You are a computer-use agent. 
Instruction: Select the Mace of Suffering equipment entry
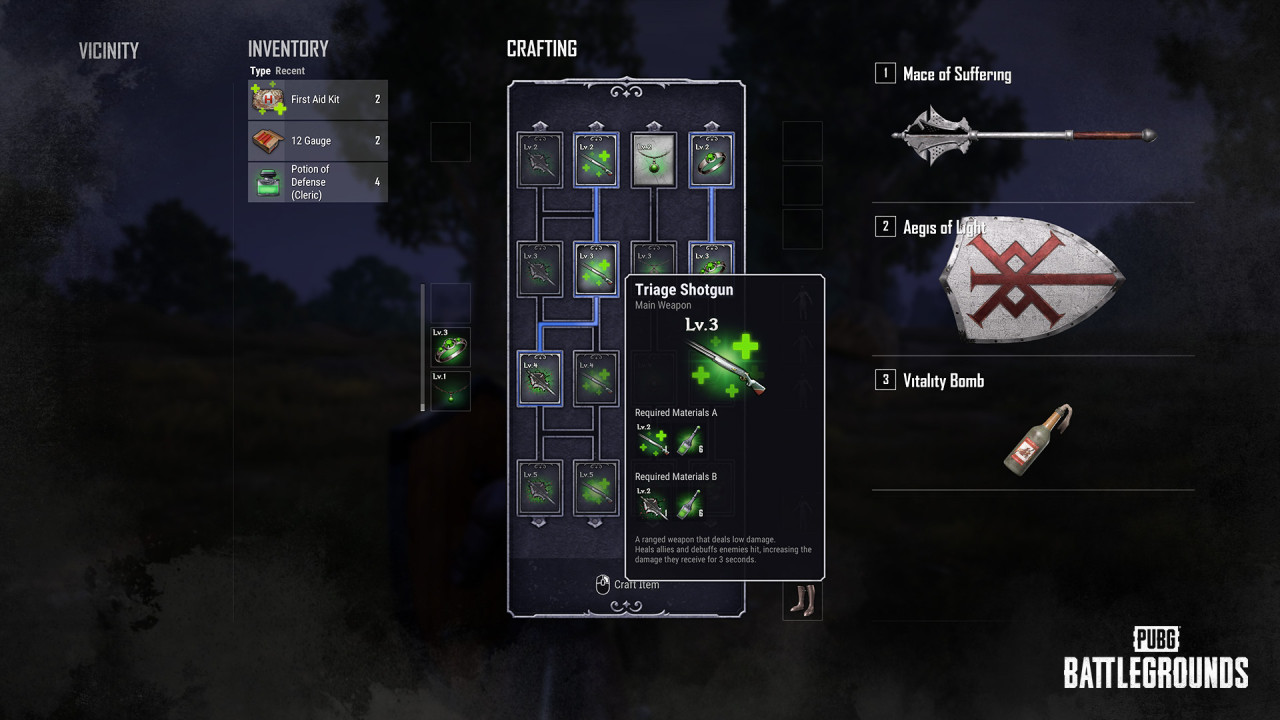(965, 75)
